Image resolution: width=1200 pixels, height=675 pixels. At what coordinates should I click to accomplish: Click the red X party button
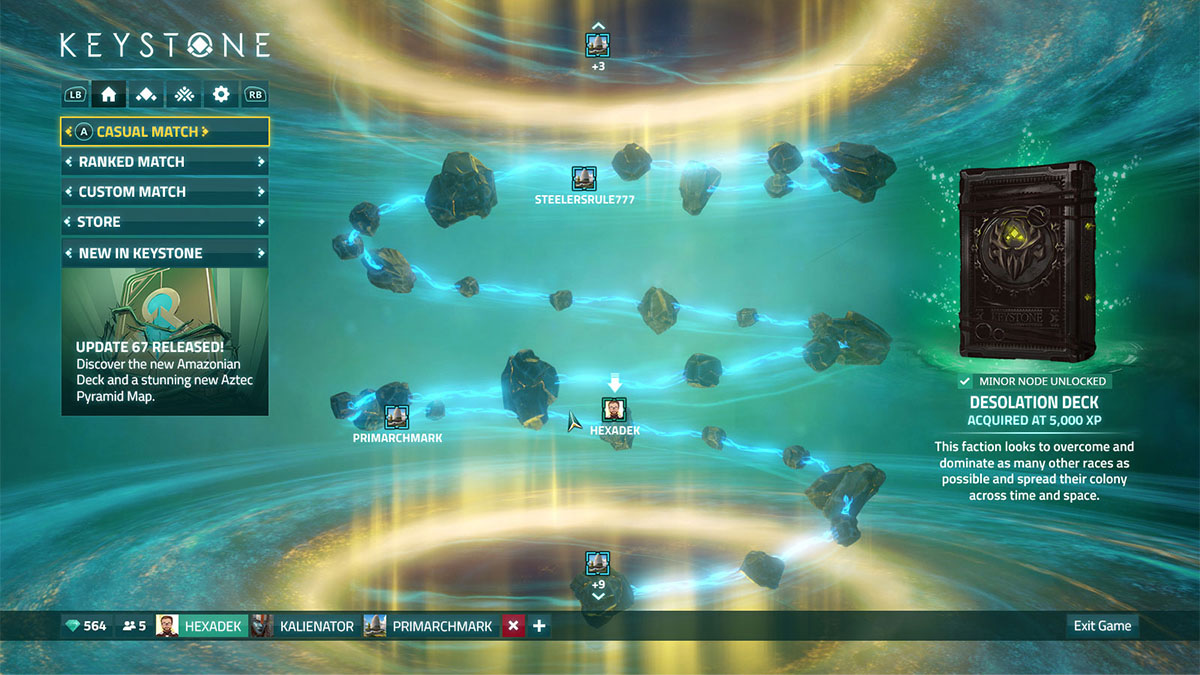(x=513, y=626)
